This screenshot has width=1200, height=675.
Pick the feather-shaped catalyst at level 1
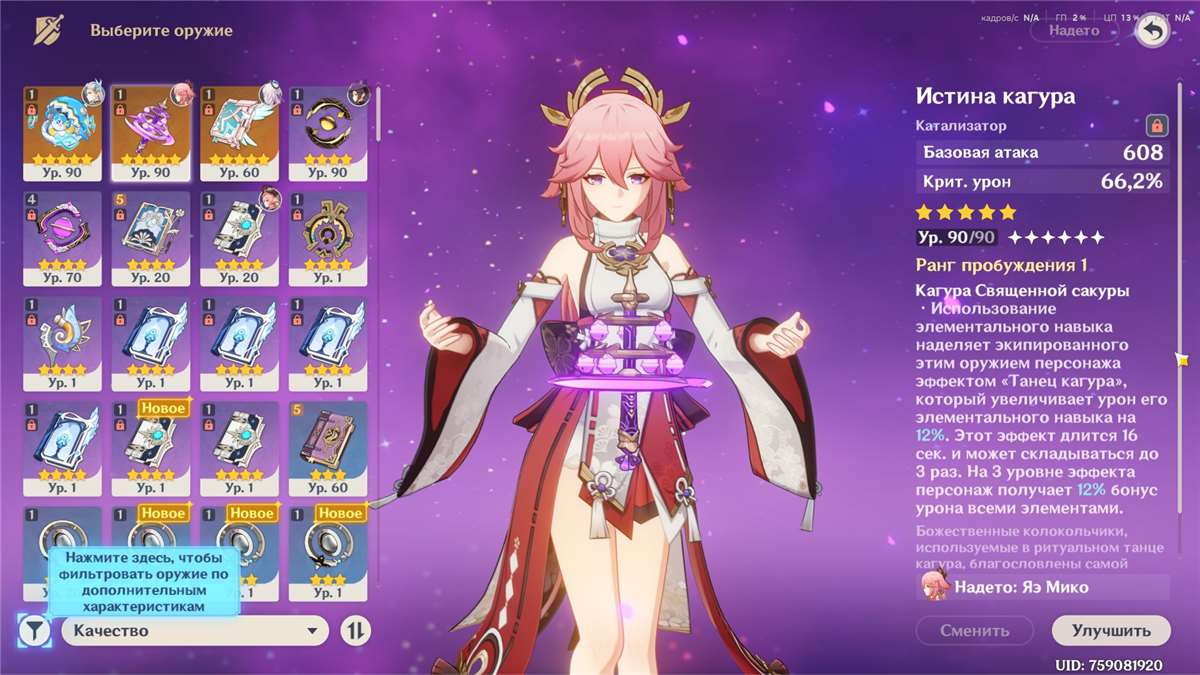pos(62,342)
